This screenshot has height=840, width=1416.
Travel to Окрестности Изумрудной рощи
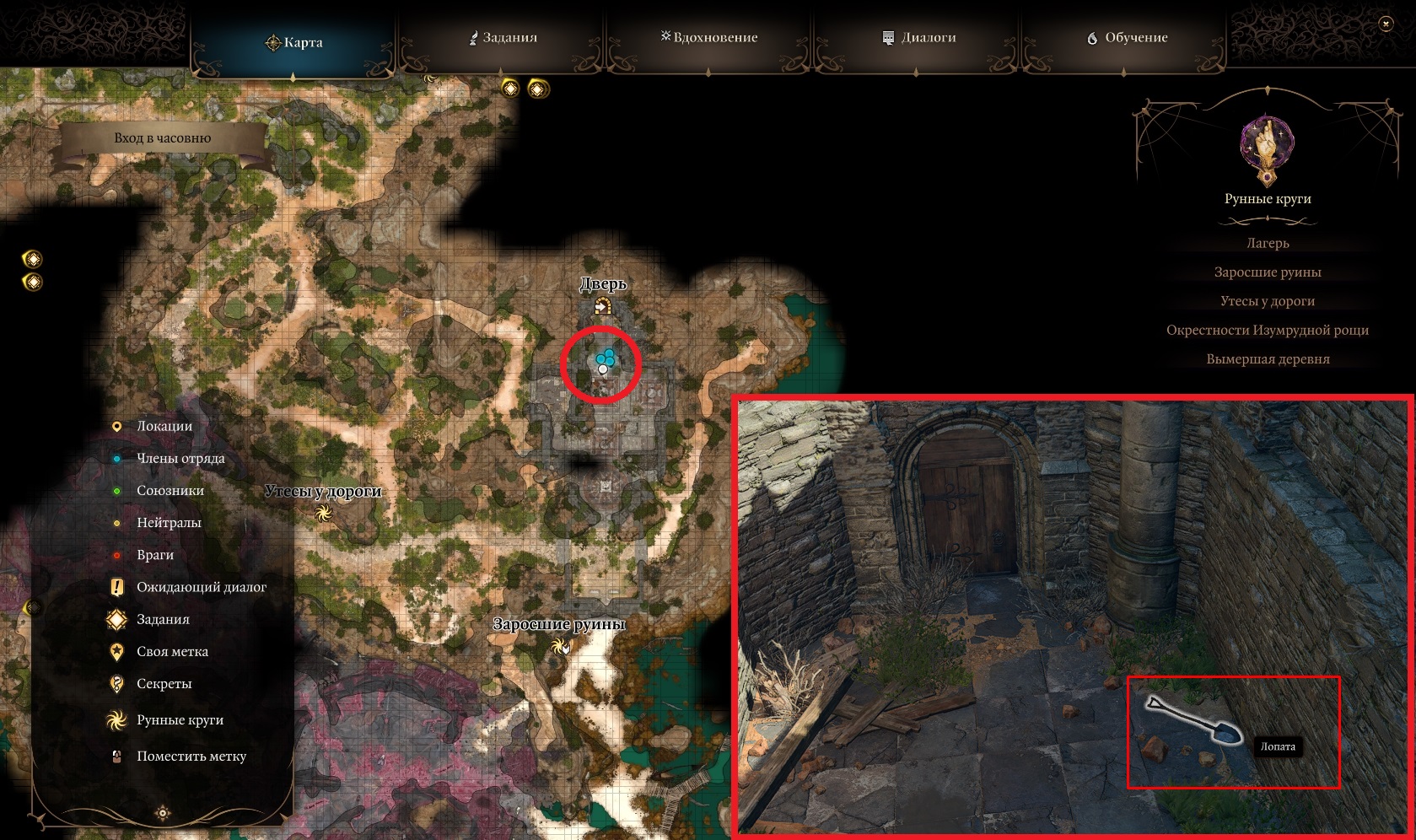[x=1268, y=330]
